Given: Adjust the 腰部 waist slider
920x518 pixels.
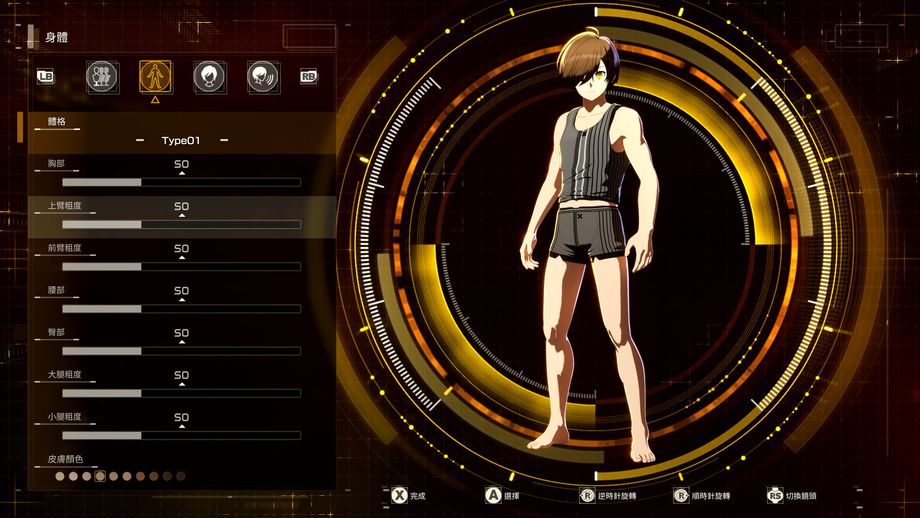Looking at the screenshot, I should pyautogui.click(x=181, y=309).
